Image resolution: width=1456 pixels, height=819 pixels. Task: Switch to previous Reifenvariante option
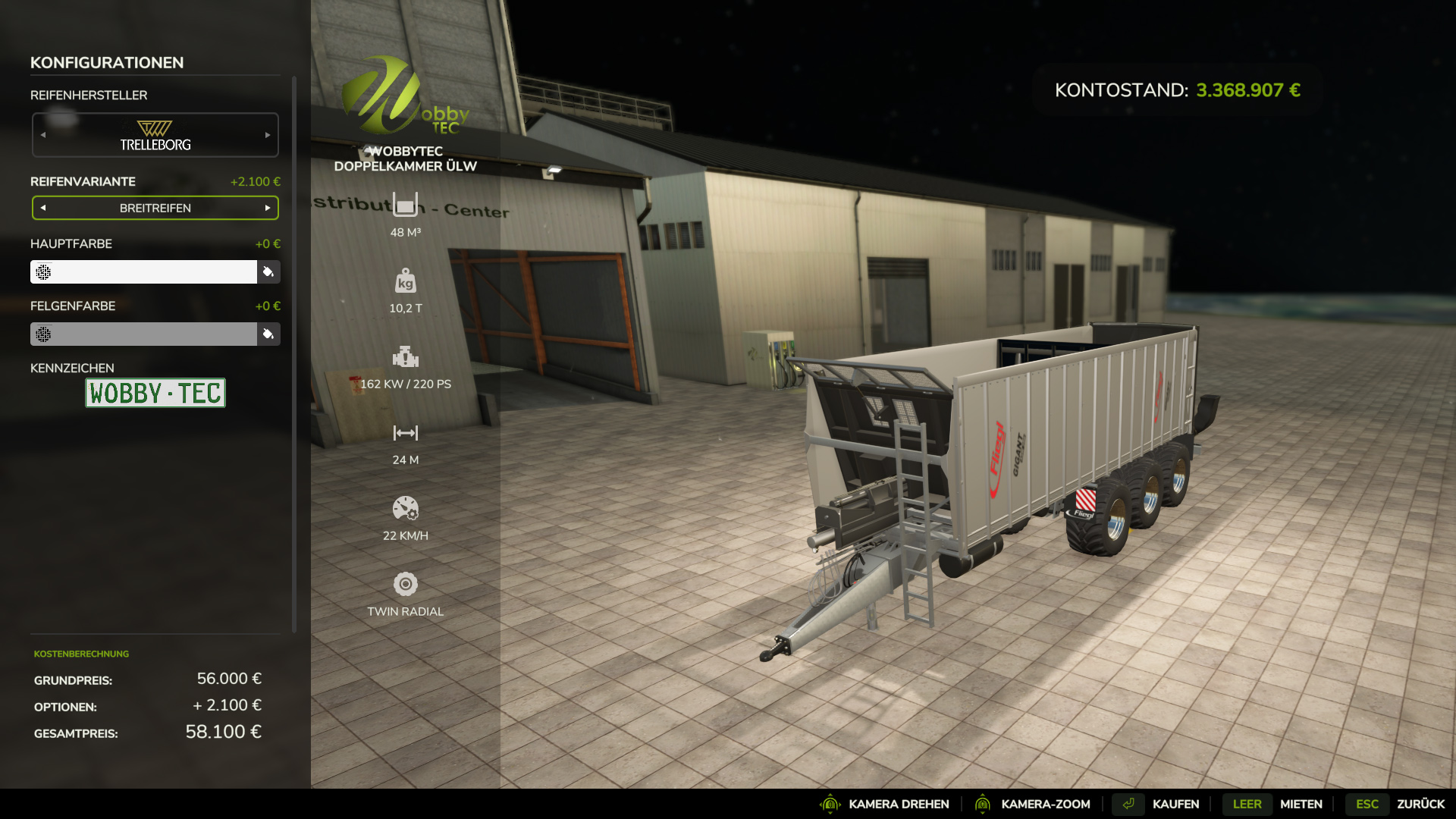[43, 208]
